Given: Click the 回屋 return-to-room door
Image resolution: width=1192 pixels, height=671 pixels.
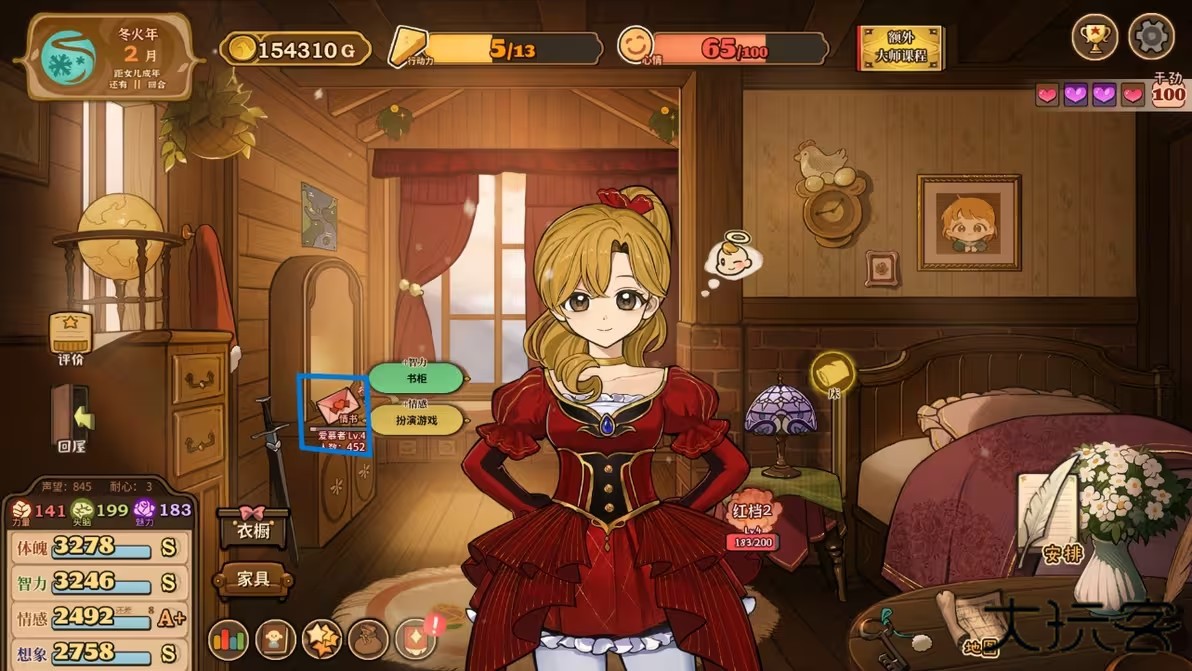Looking at the screenshot, I should point(70,414).
